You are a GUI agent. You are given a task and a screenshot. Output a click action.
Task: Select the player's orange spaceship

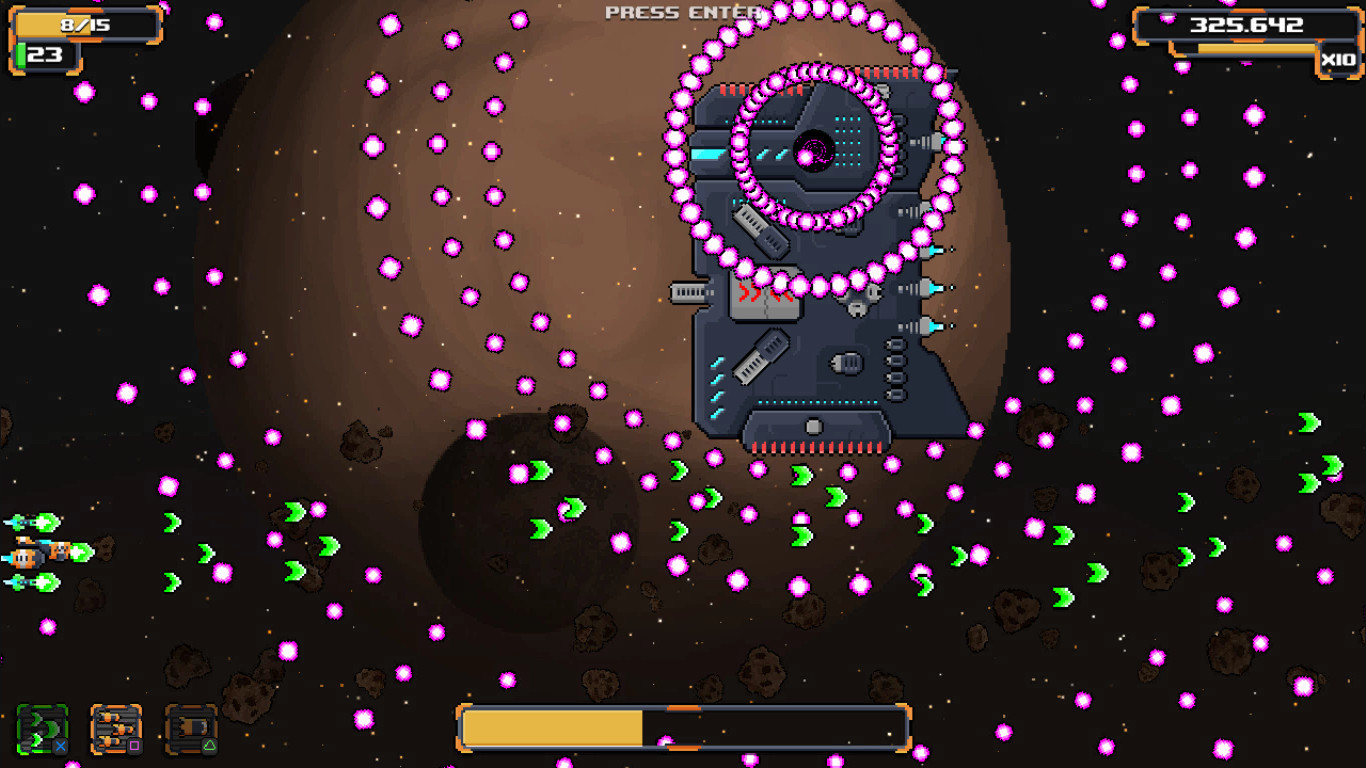[x=26, y=556]
